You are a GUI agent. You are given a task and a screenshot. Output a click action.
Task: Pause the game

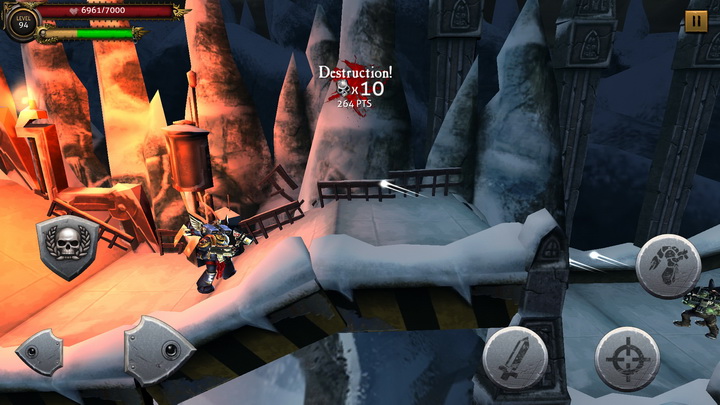point(696,21)
